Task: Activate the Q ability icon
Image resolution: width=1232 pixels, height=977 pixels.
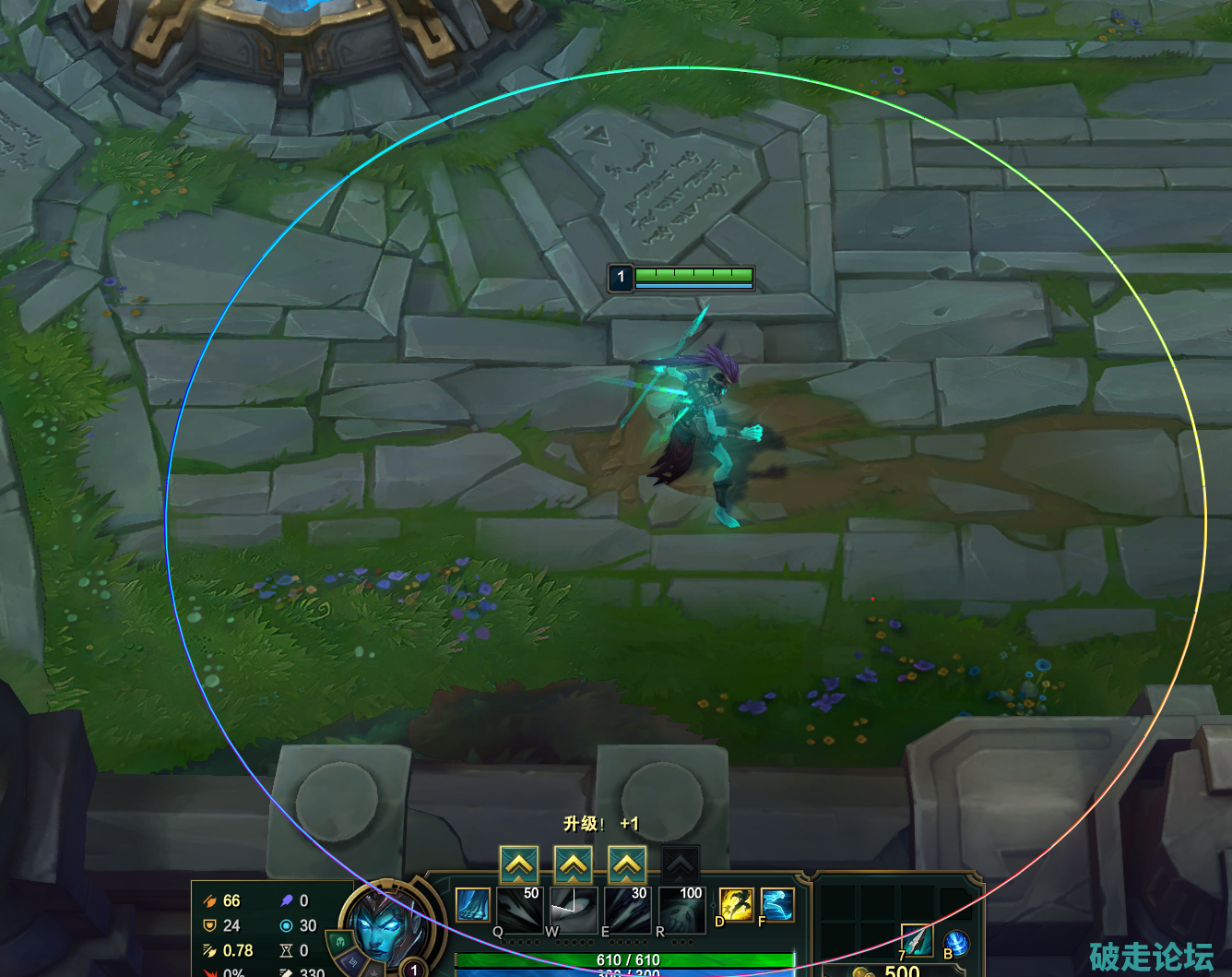Action: point(519,910)
